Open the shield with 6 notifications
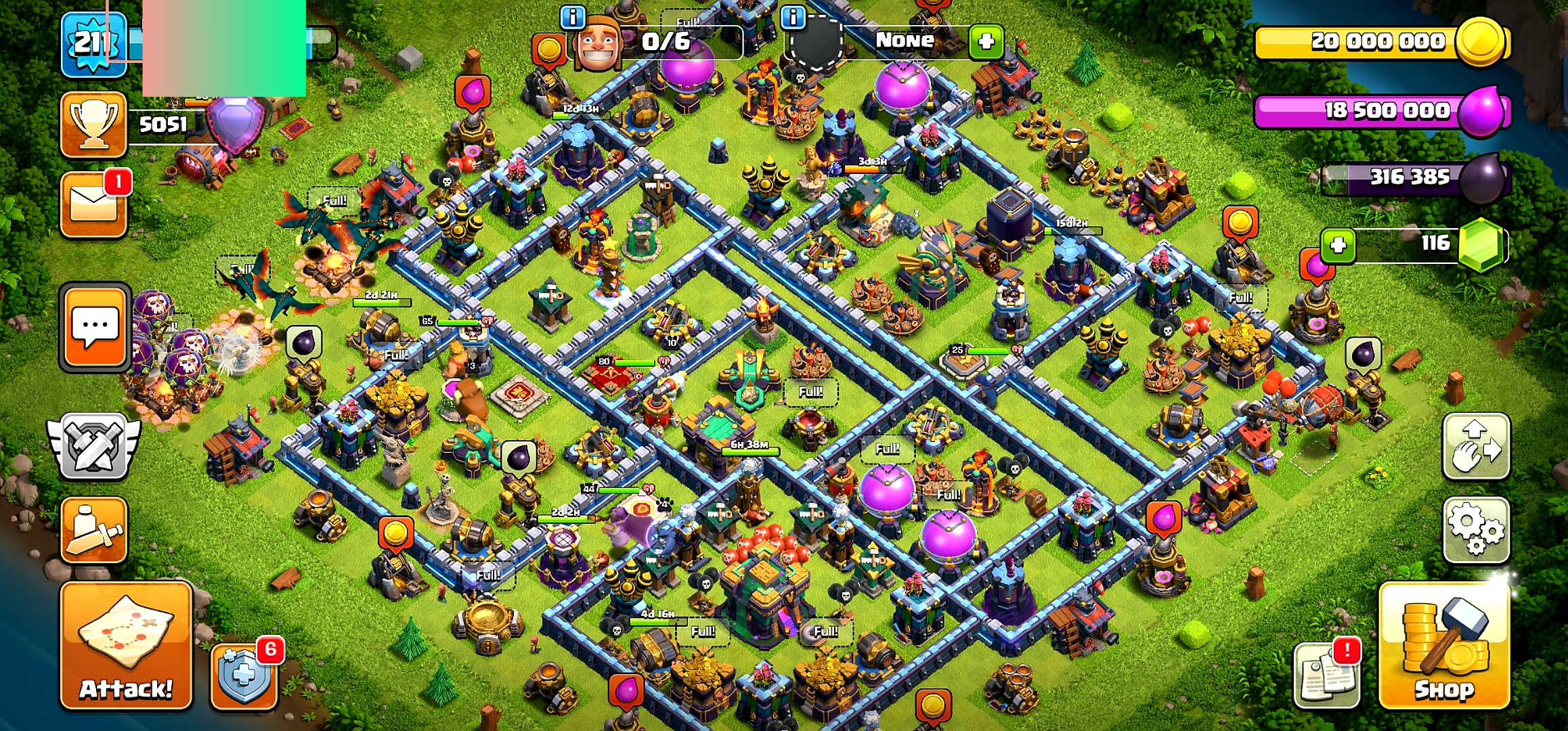This screenshot has width=1568, height=731. (244, 675)
